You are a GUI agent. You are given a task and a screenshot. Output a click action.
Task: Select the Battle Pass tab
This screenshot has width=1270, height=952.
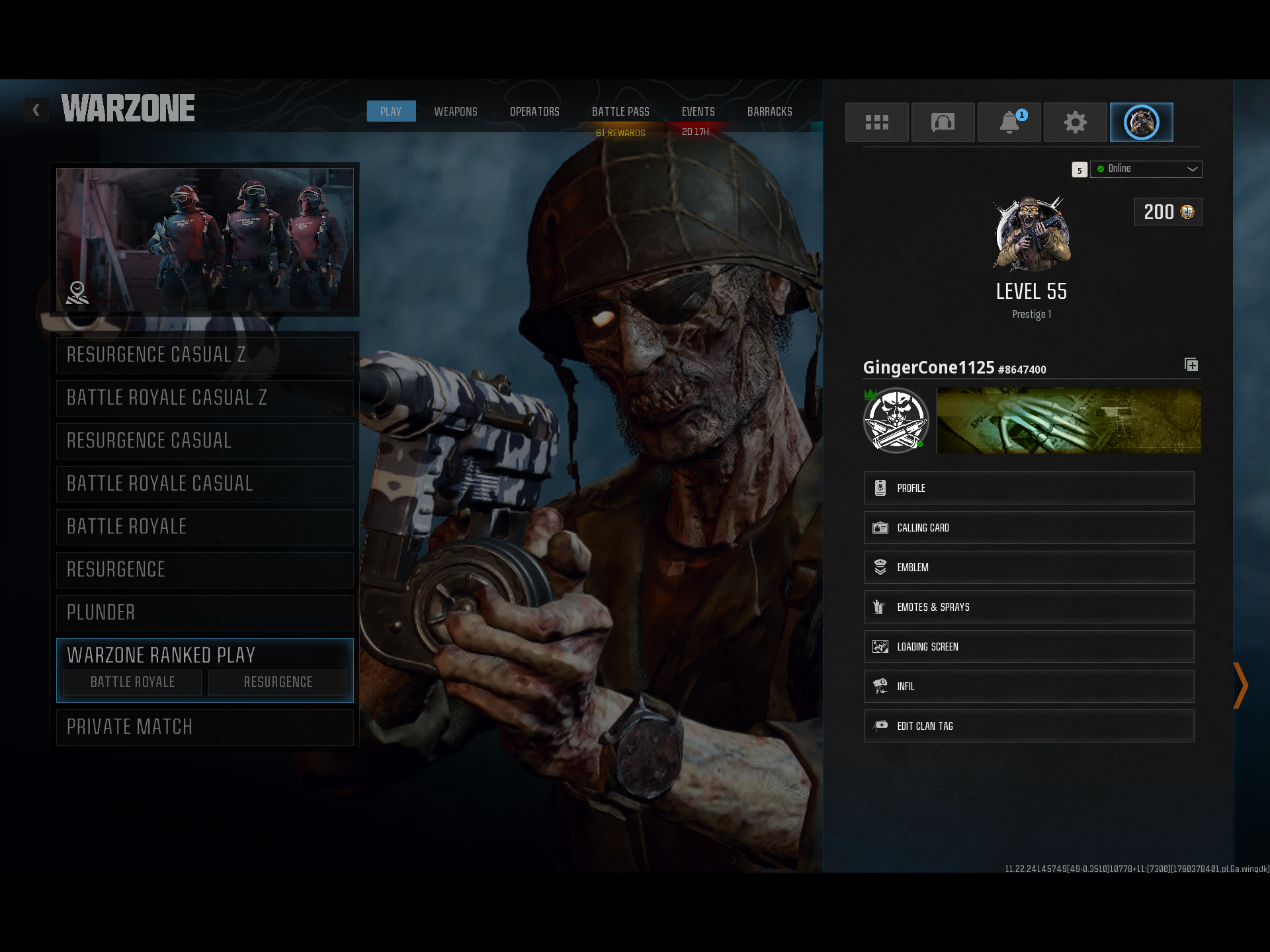pos(620,112)
